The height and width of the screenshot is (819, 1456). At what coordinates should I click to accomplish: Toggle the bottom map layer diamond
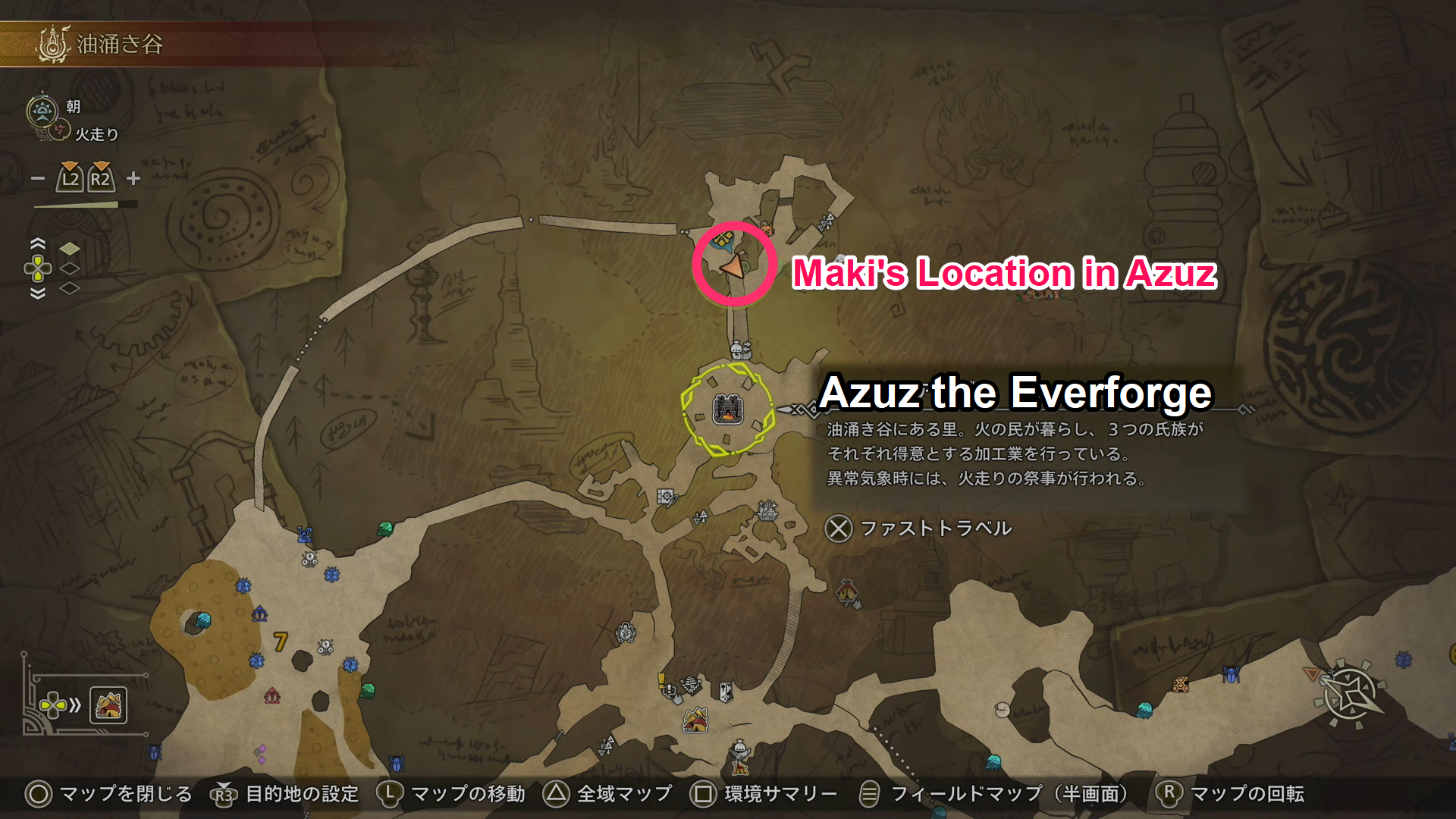[70, 289]
